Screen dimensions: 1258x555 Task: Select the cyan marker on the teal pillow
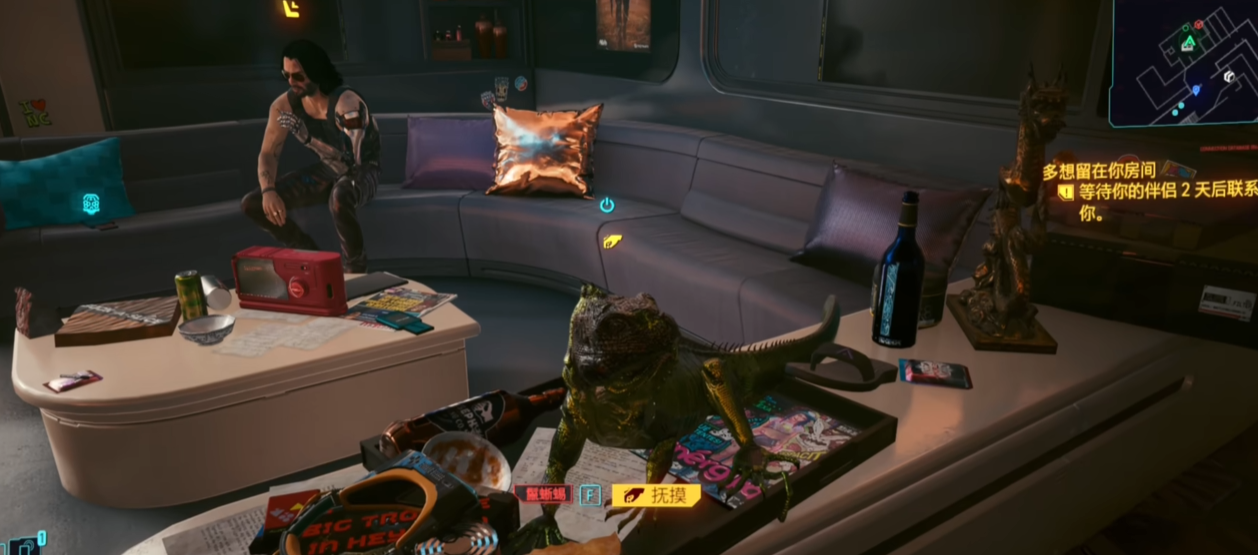(91, 203)
